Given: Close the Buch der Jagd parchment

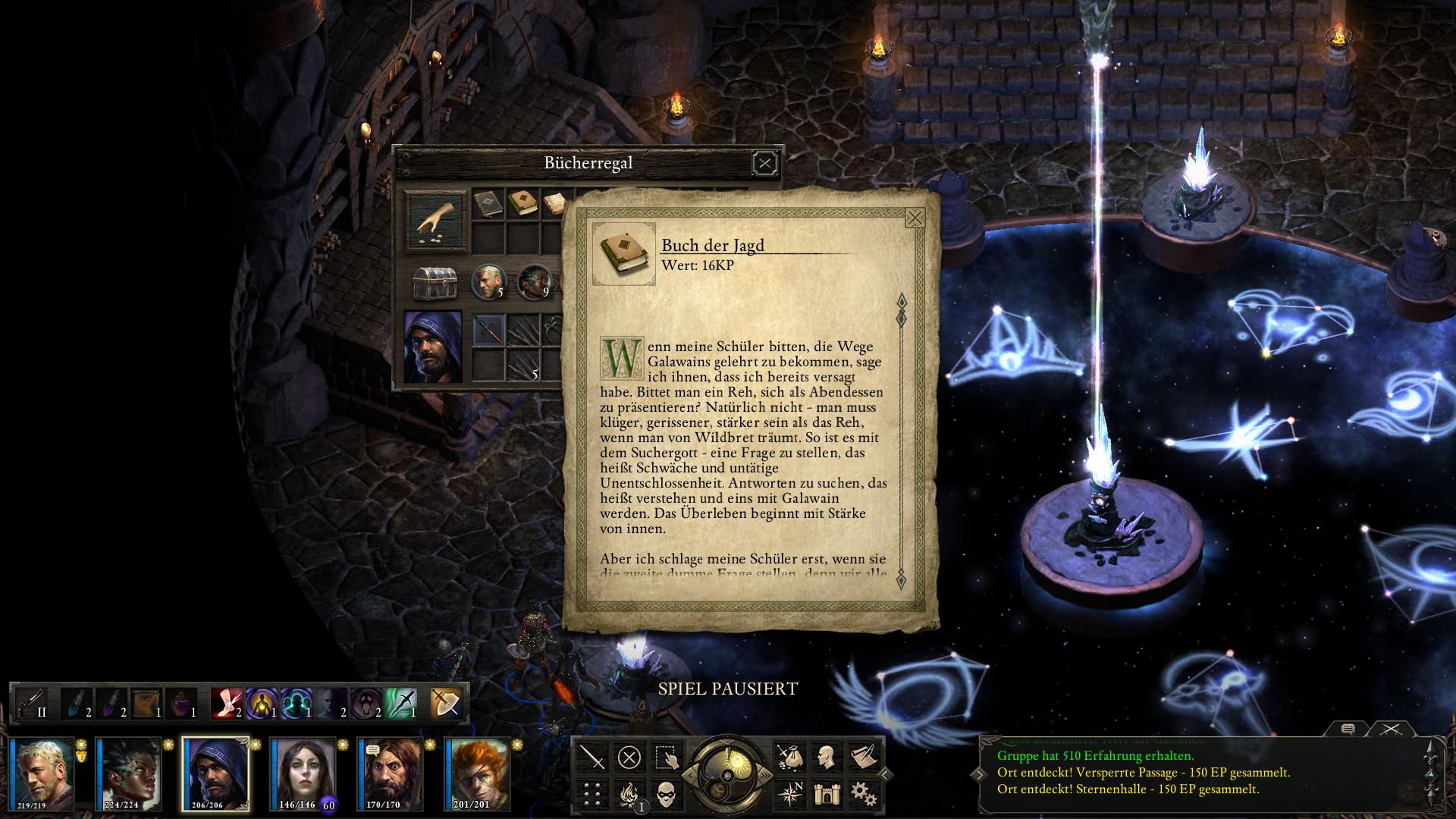Looking at the screenshot, I should pos(915,218).
